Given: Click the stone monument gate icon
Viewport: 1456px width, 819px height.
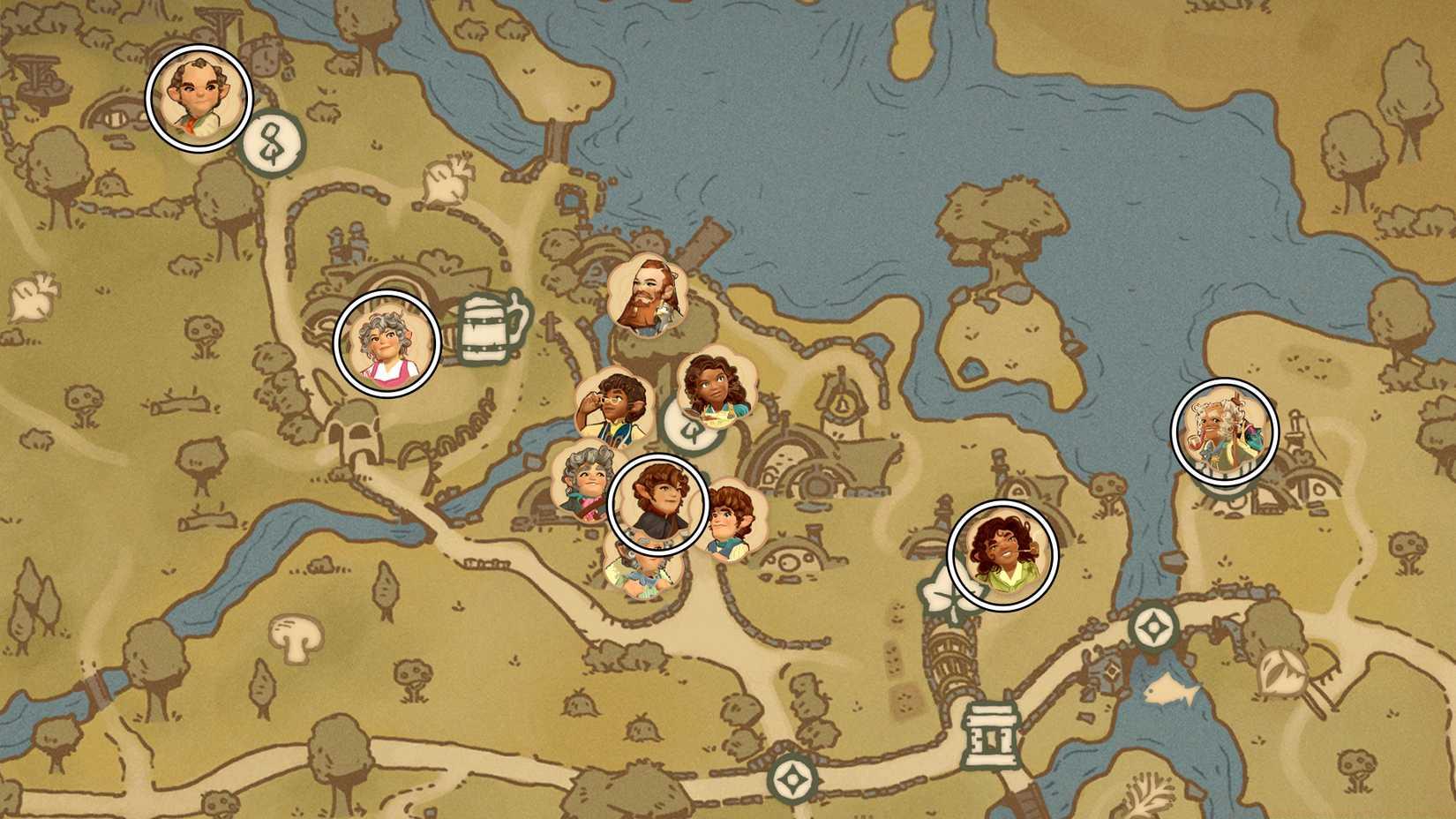Looking at the screenshot, I should pos(991,735).
